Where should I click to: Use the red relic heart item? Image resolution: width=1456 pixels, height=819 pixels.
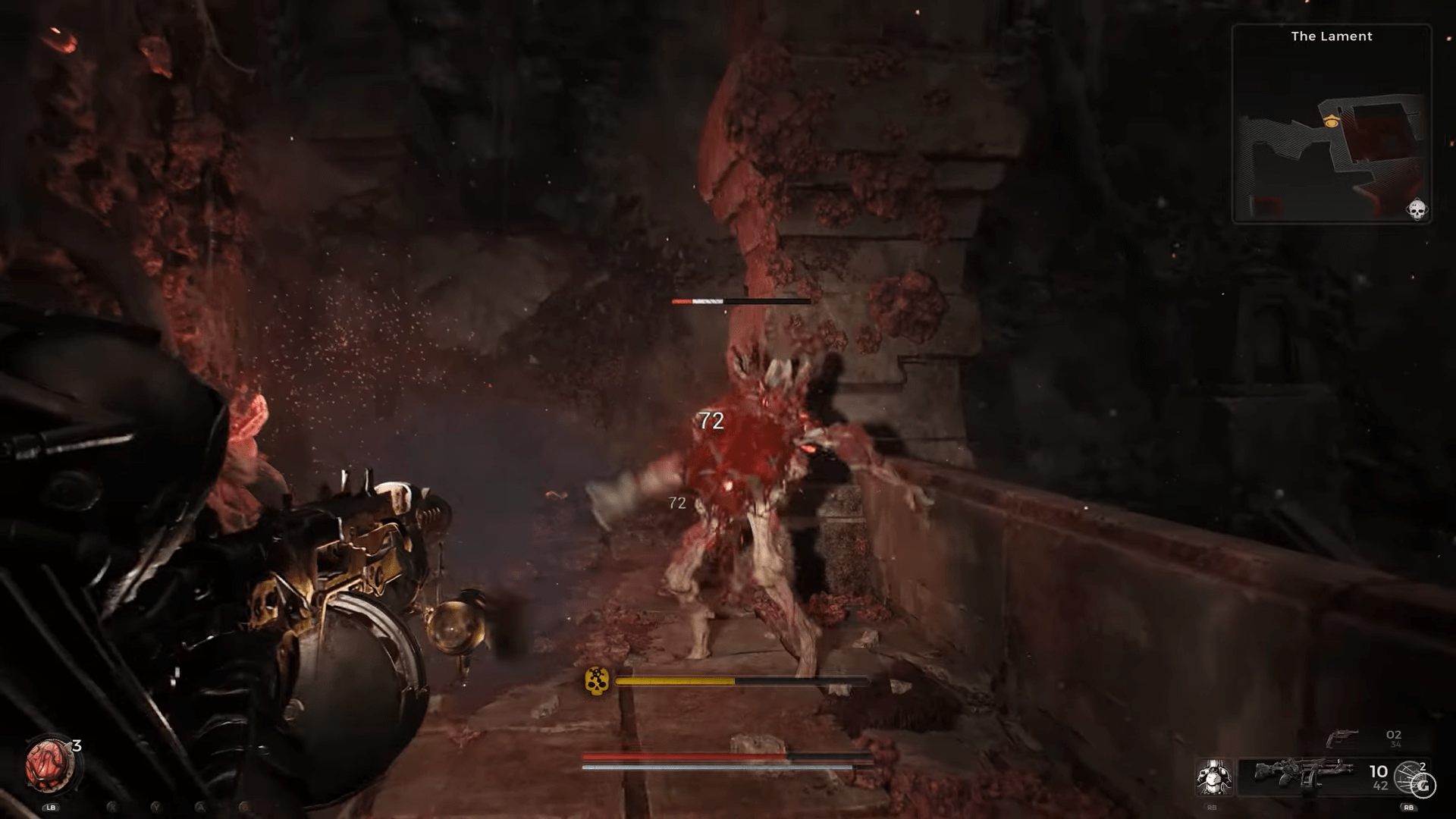tap(47, 764)
